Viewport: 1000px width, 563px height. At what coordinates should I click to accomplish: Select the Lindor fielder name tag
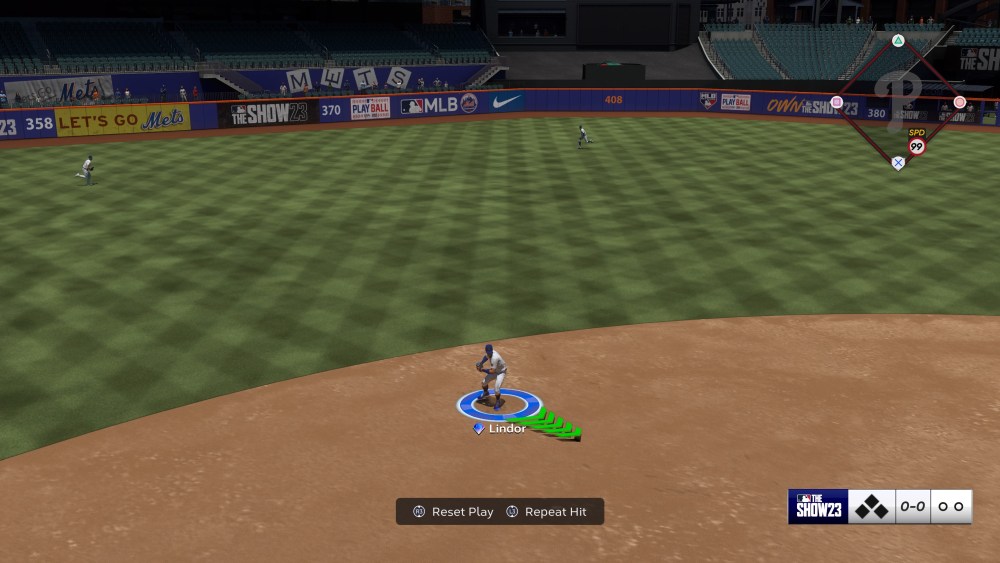(x=501, y=429)
